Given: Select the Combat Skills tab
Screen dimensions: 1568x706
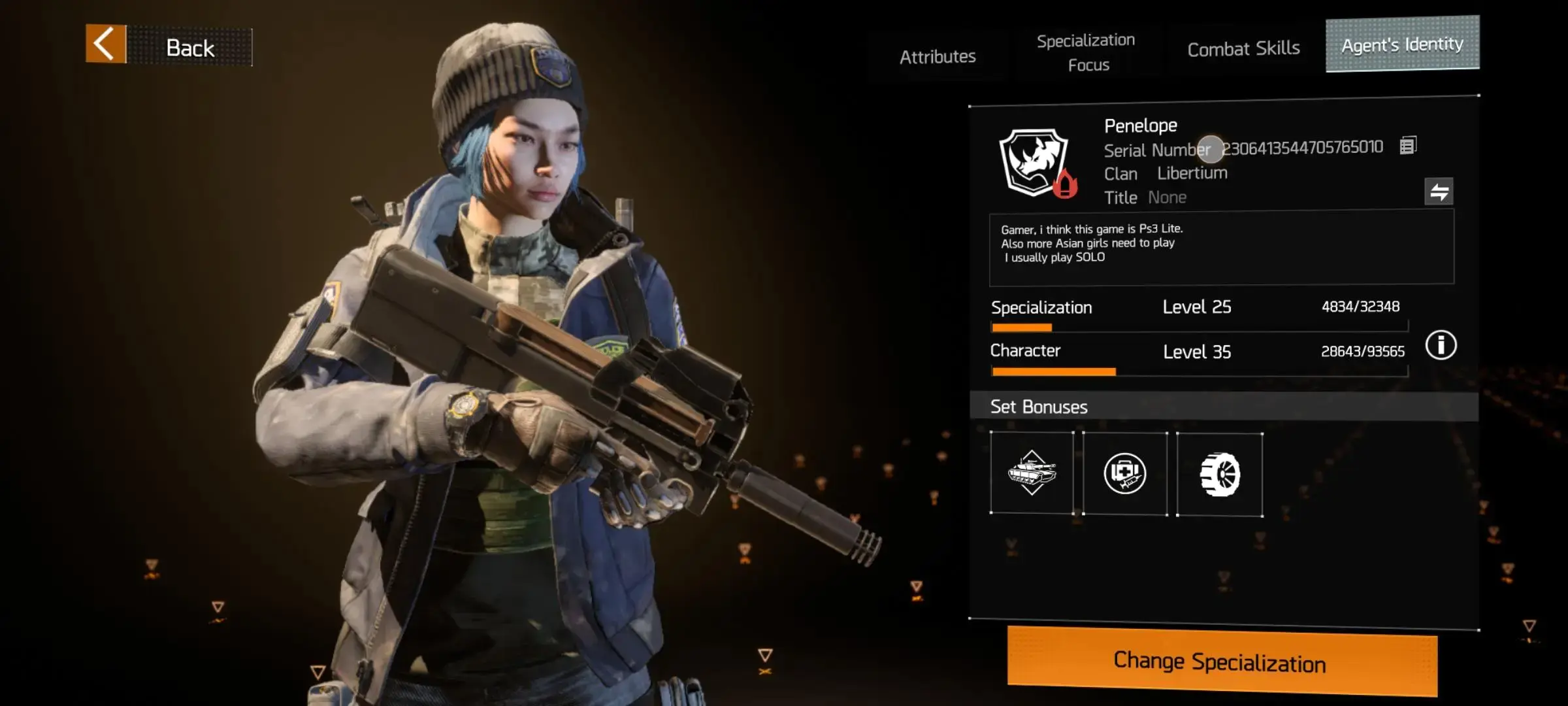Looking at the screenshot, I should click(x=1243, y=49).
